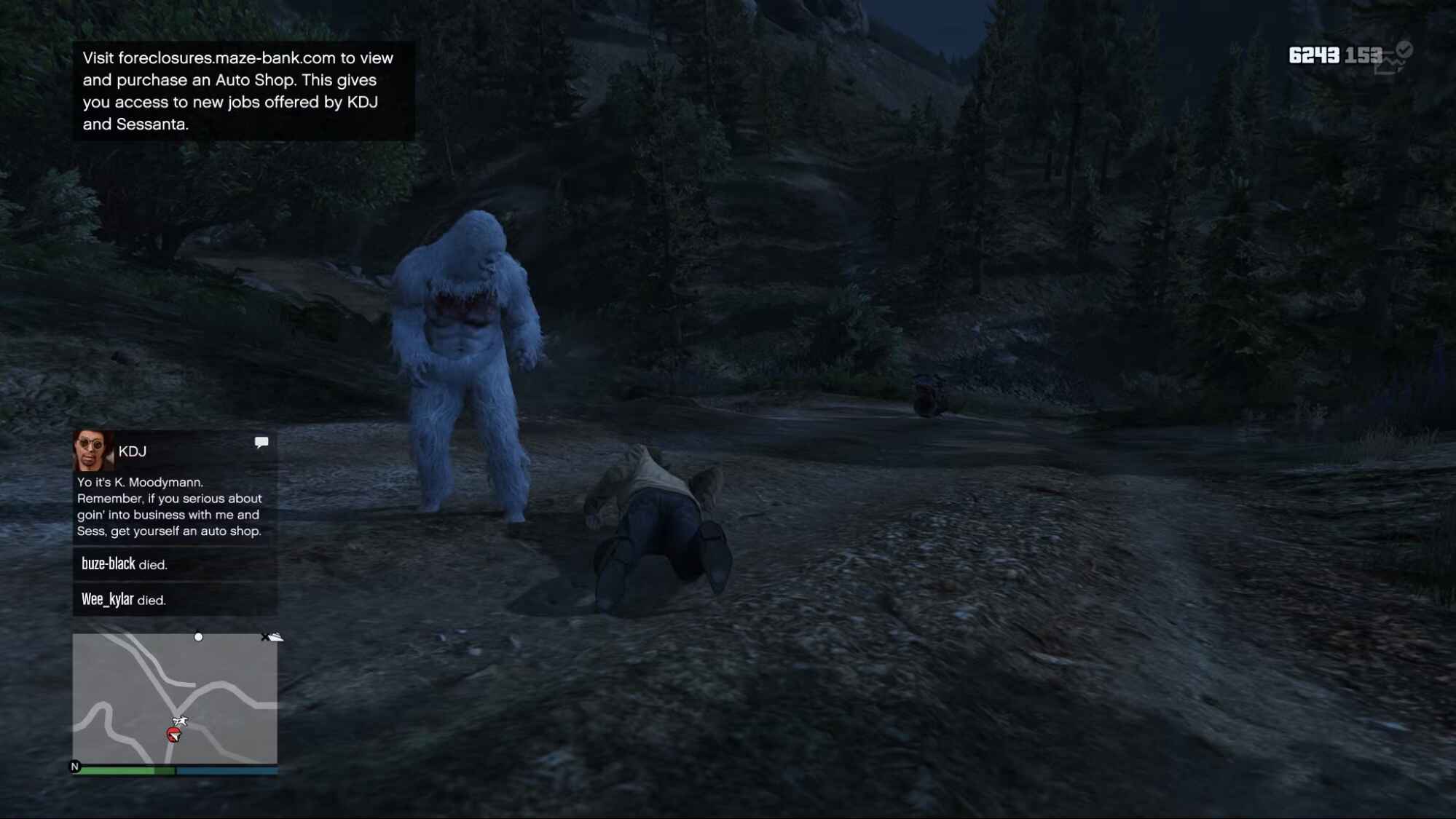Viewport: 1456px width, 819px height.
Task: Click the checkmark badge near the RP counter
Action: [x=1404, y=51]
